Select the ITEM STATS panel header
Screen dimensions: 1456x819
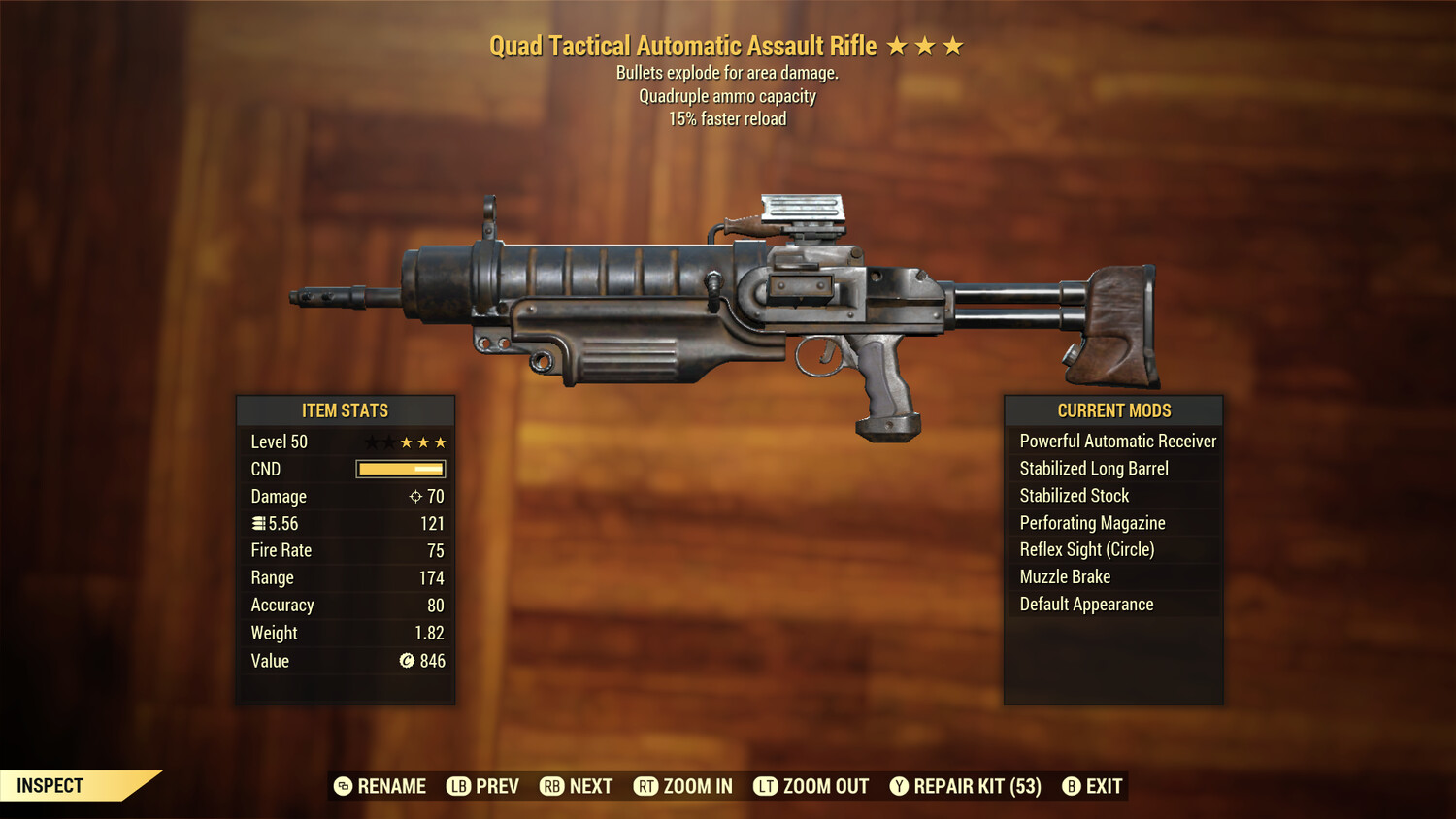click(346, 410)
